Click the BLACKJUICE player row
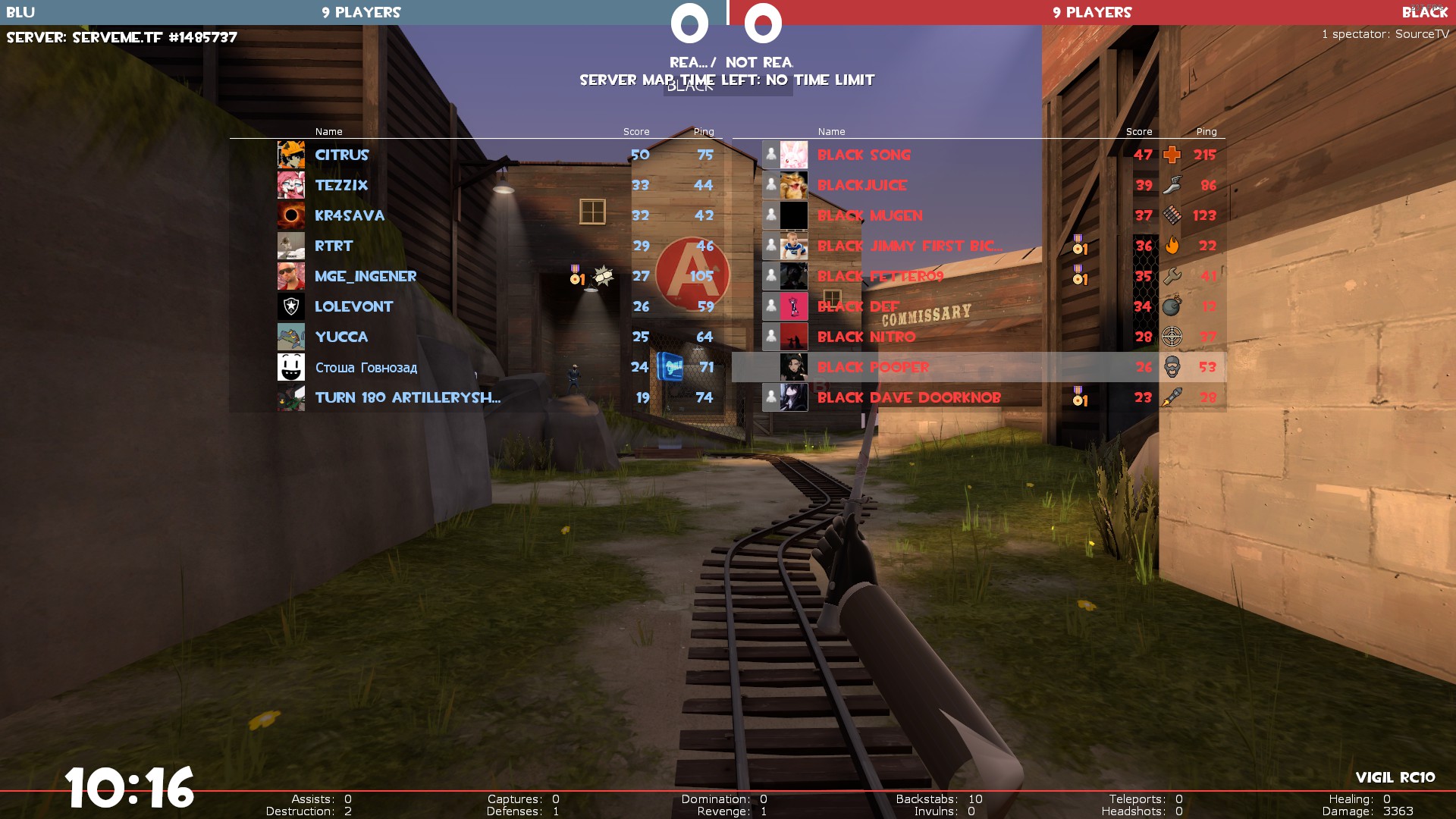The image size is (1456, 819). [x=861, y=185]
